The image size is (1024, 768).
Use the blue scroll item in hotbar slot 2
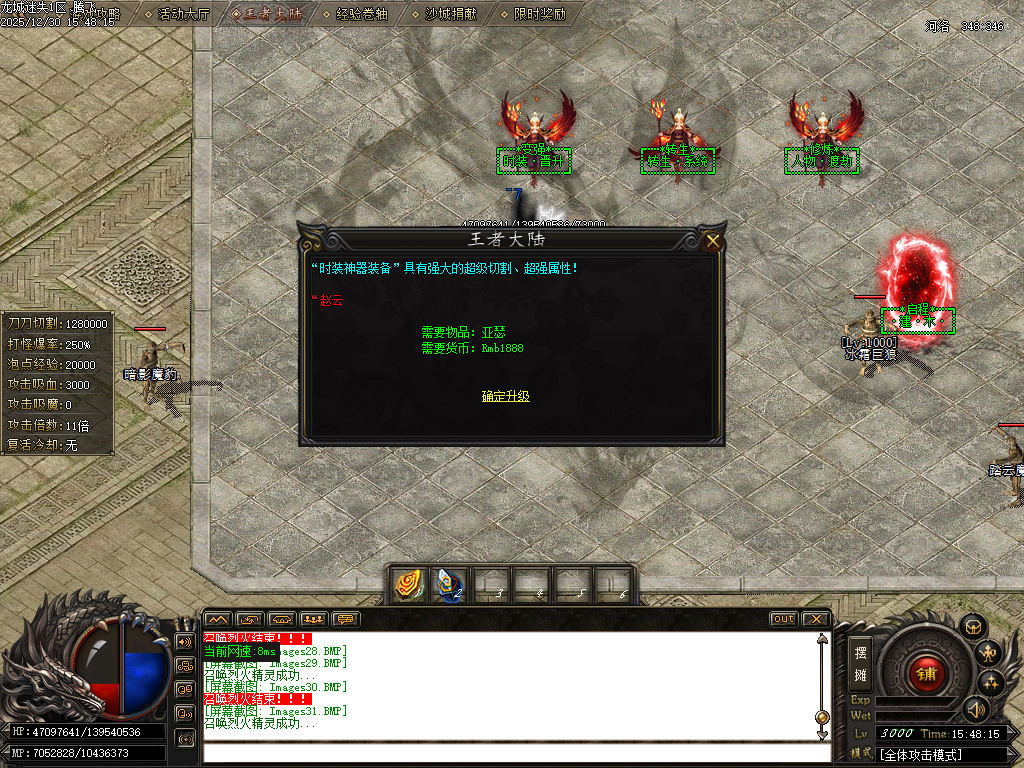[x=449, y=585]
